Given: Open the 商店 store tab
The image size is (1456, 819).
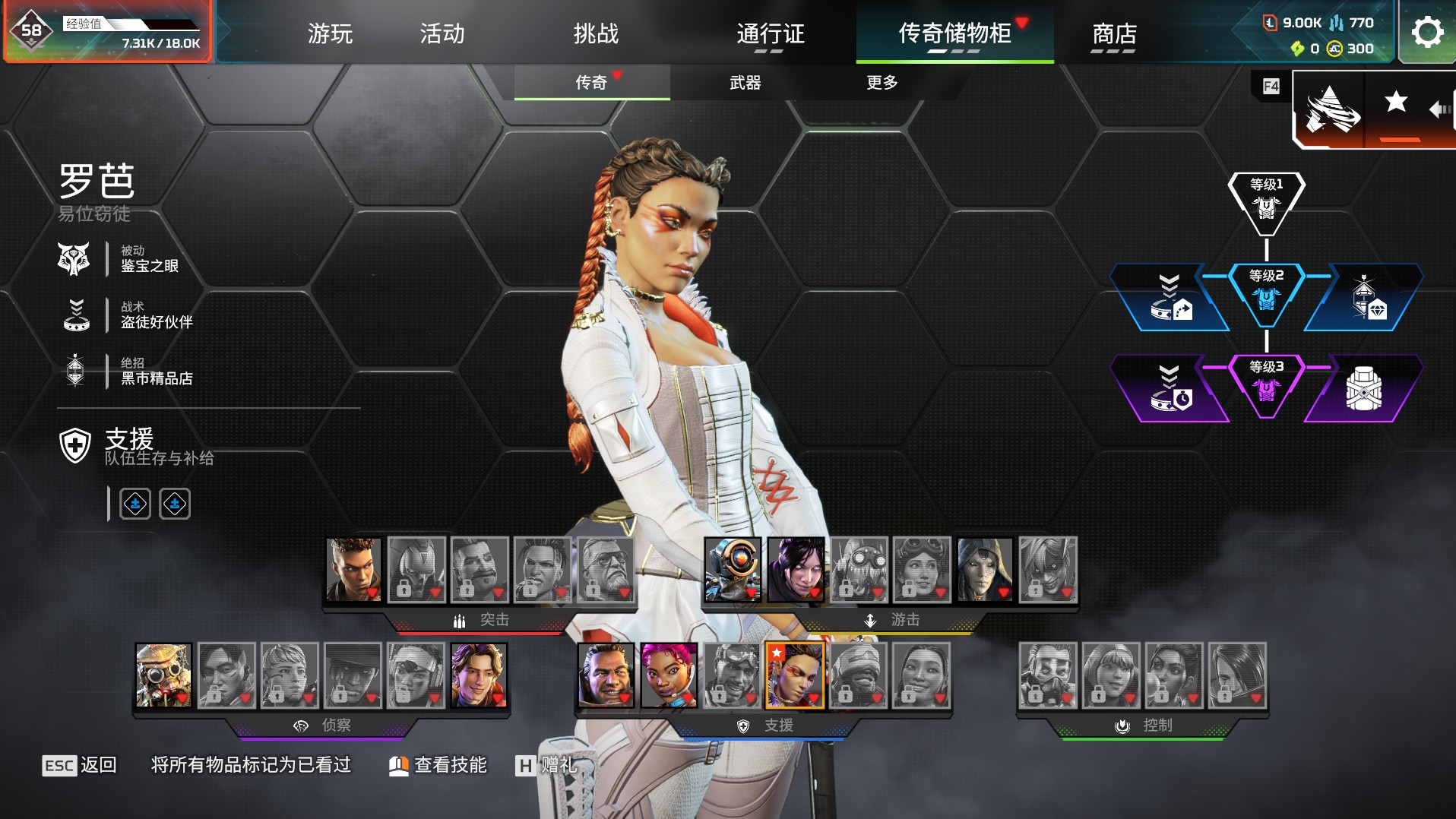Looking at the screenshot, I should pos(1113,33).
